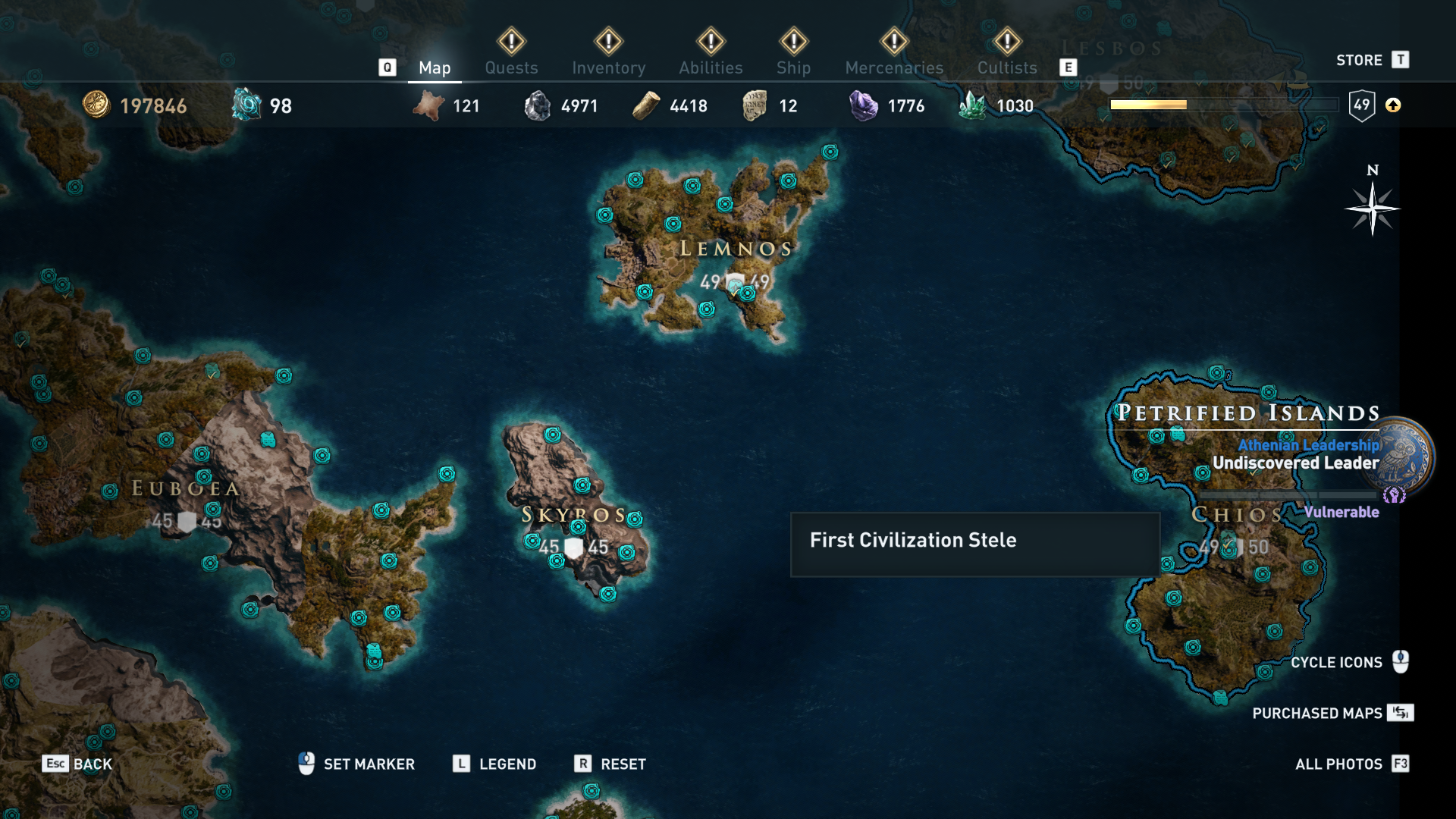View the Cultists tab

click(x=1006, y=67)
